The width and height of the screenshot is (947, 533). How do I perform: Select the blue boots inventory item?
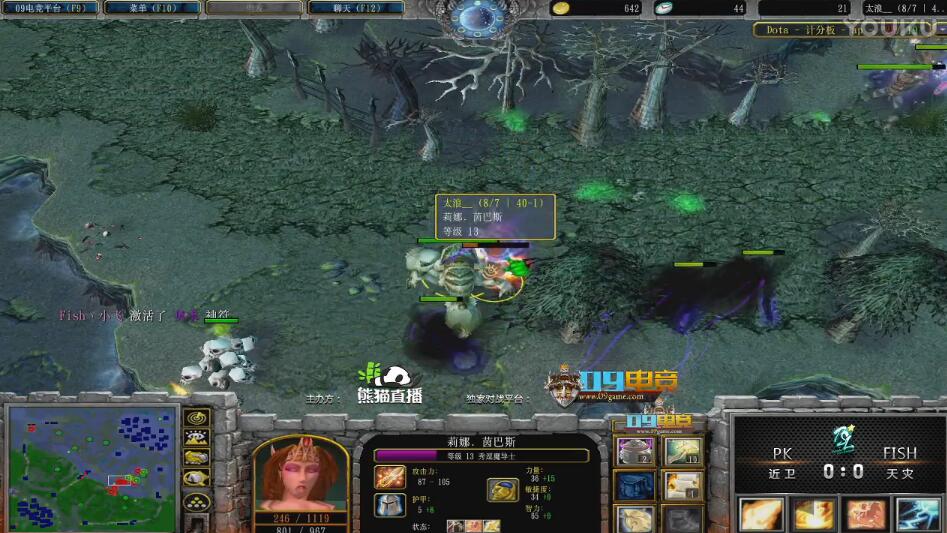click(634, 486)
